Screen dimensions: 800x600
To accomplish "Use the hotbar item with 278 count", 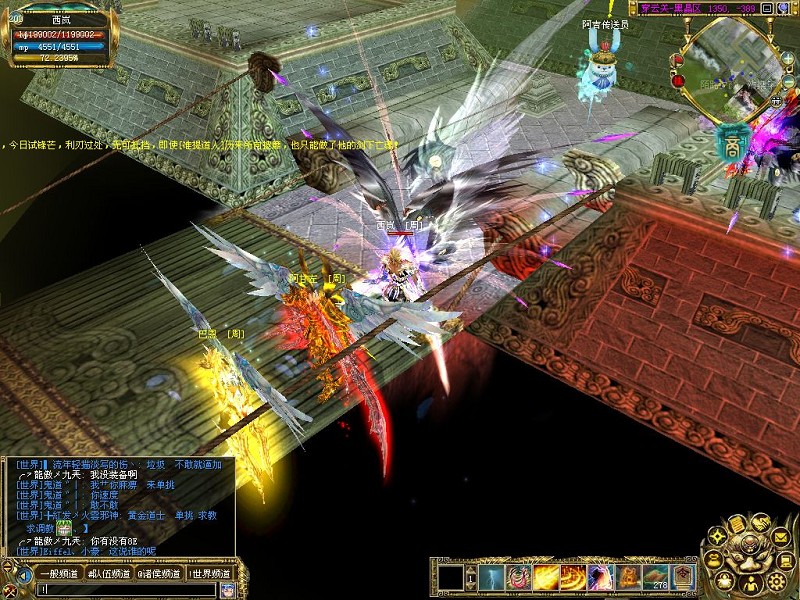I will [657, 577].
